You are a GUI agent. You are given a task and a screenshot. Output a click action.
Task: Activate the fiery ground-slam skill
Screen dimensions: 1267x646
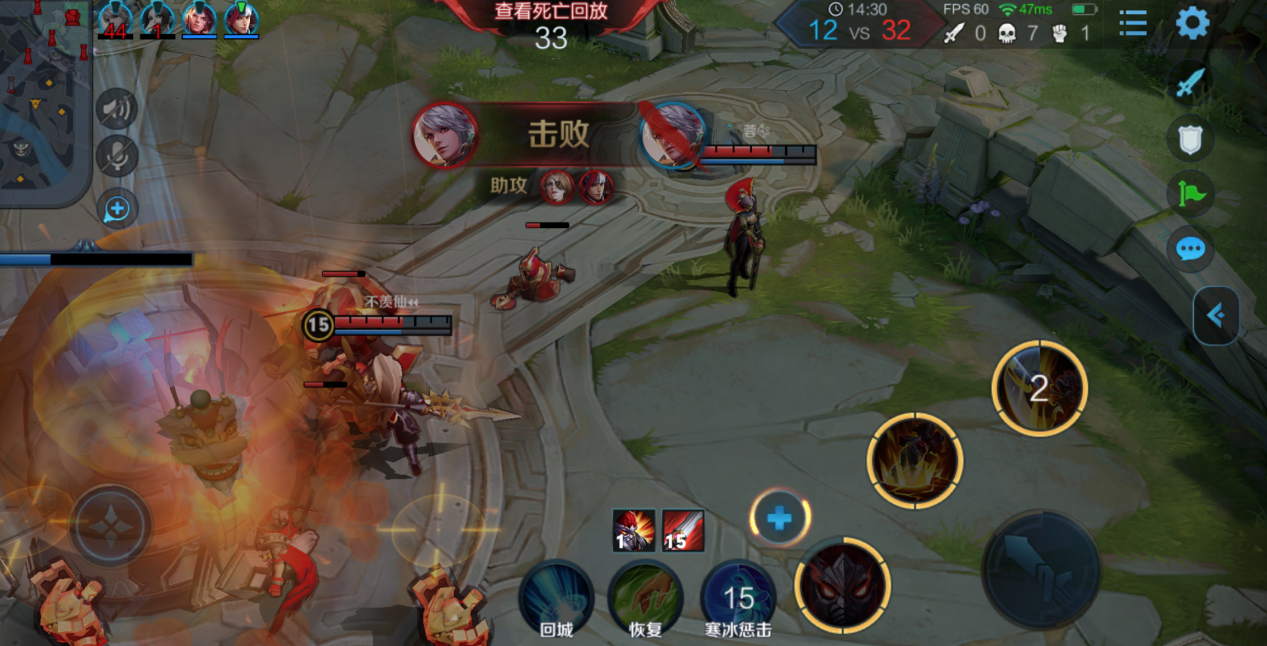915,461
